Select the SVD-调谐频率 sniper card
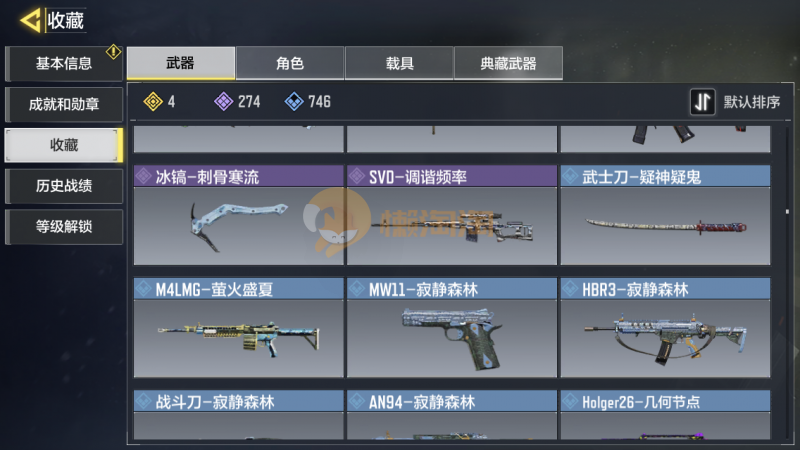Screen dimensions: 800x450 451,215
